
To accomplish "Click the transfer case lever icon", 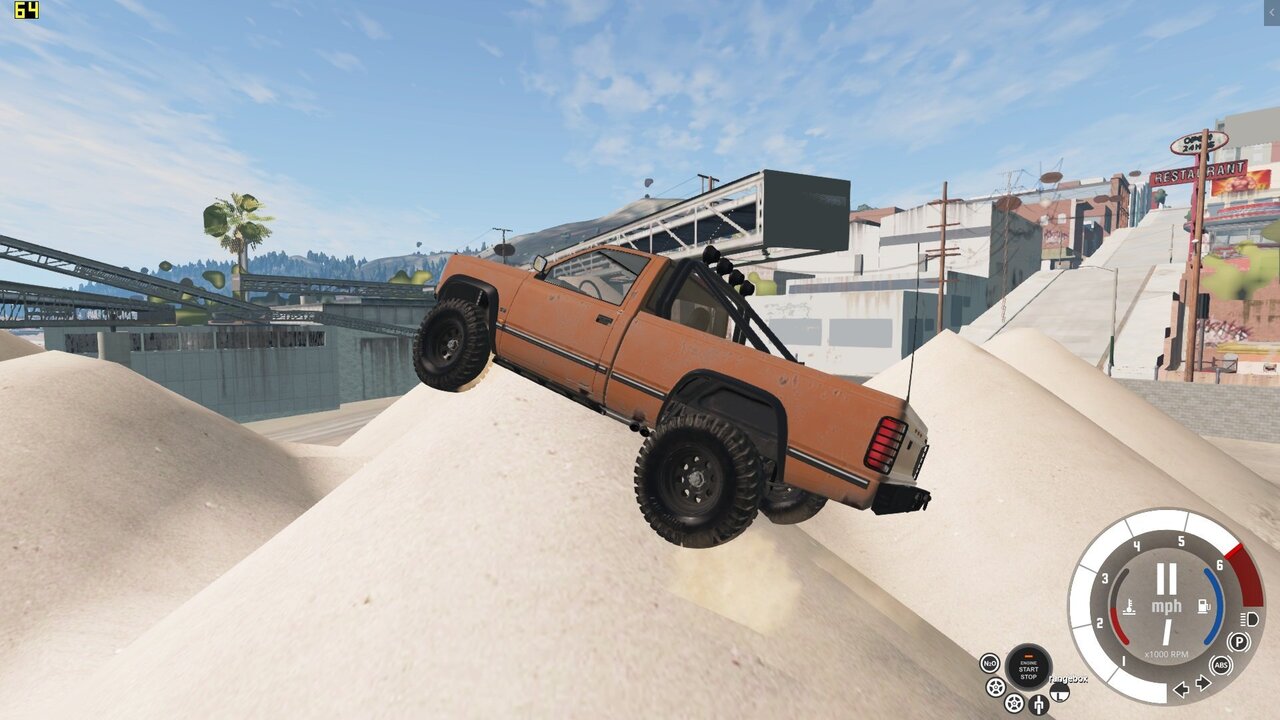I will pyautogui.click(x=1040, y=705).
